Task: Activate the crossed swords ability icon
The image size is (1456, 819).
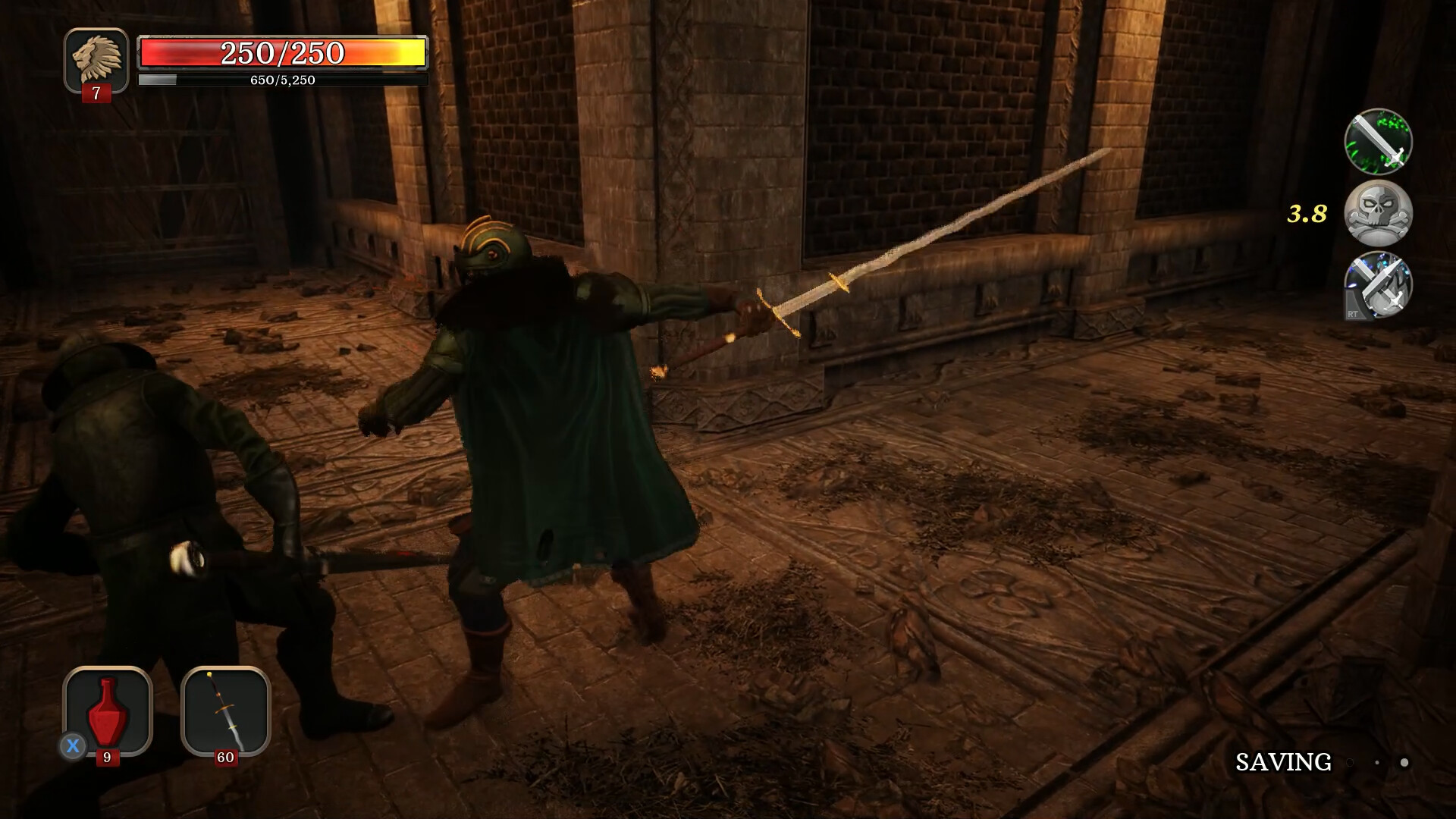Action: tap(1378, 284)
